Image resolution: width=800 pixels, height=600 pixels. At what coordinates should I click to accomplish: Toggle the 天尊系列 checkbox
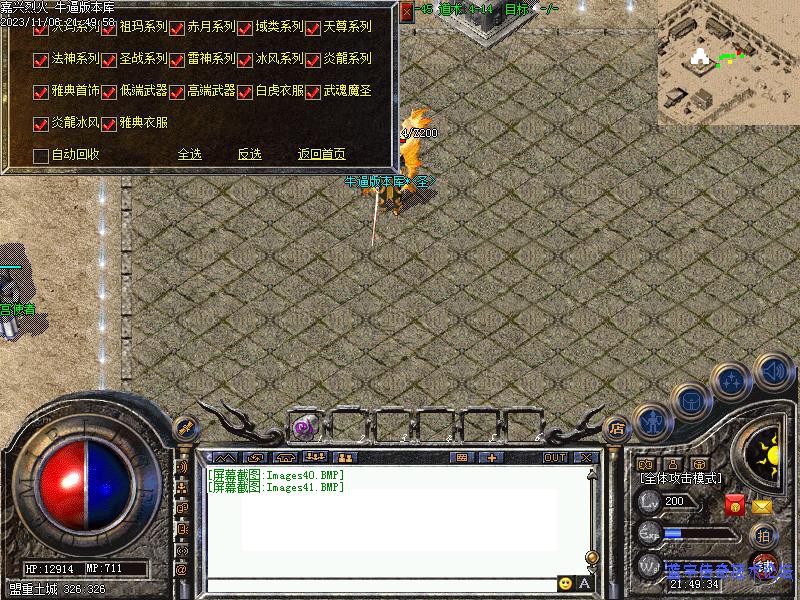click(313, 28)
